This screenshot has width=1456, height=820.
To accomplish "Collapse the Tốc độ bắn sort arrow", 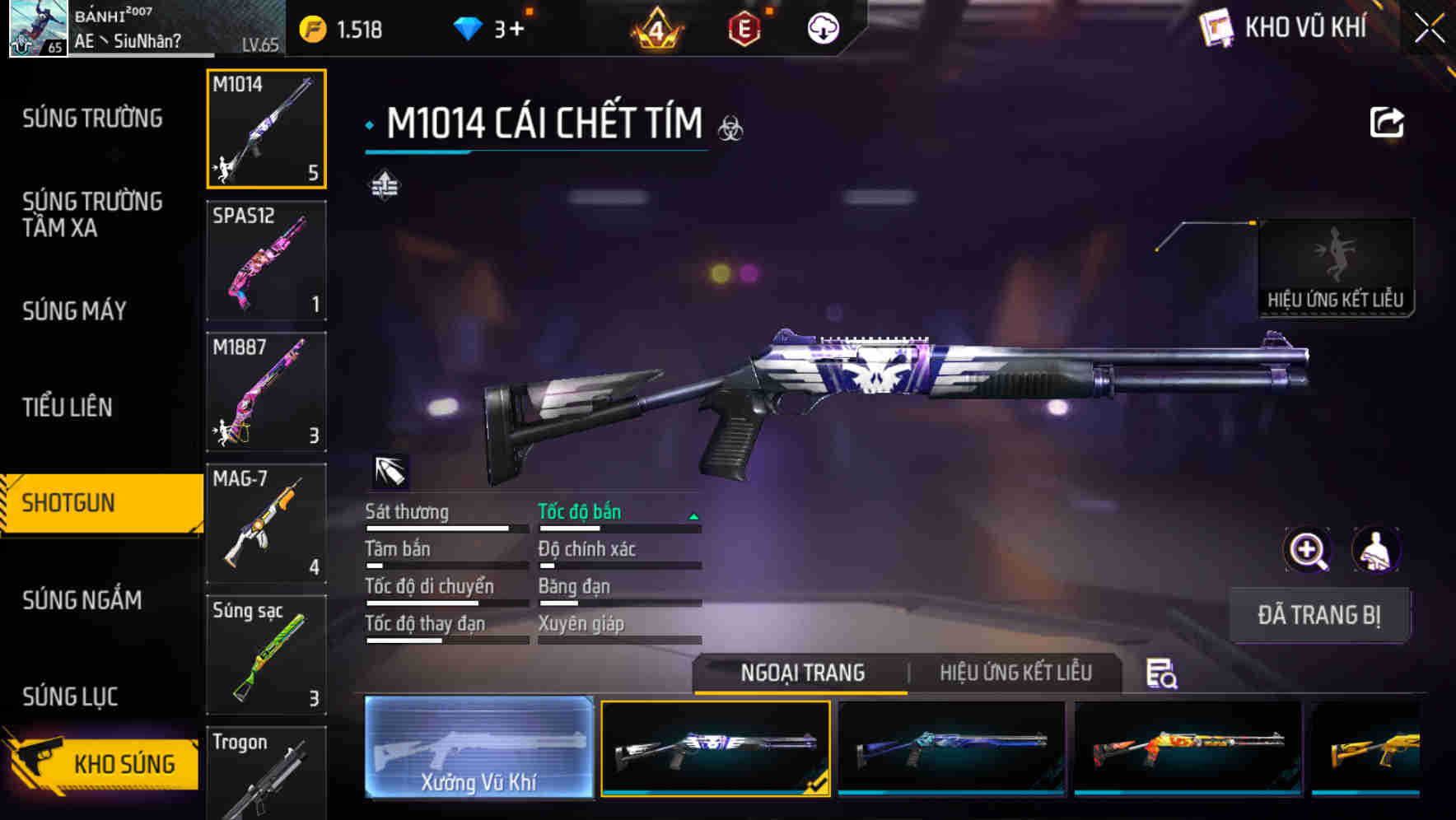I will click(692, 518).
